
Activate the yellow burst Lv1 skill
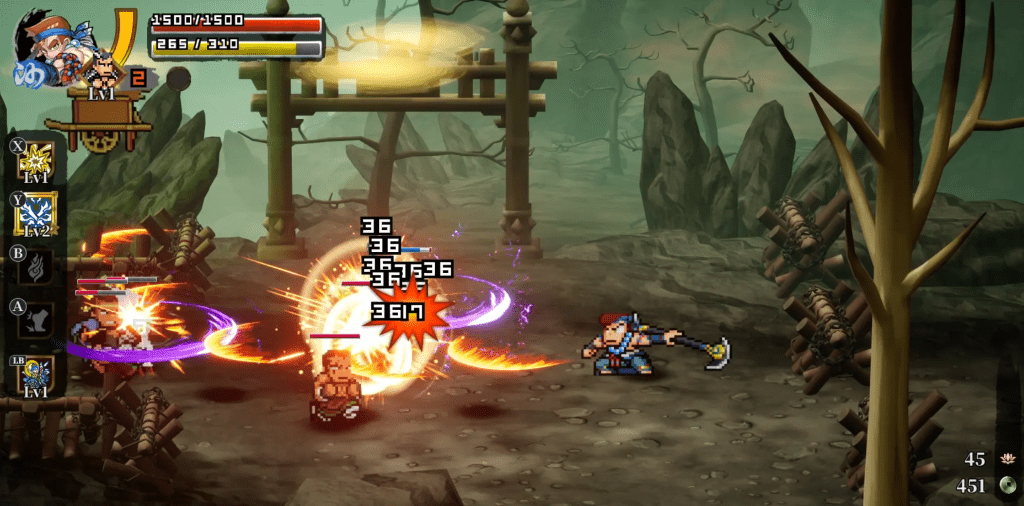pyautogui.click(x=36, y=162)
